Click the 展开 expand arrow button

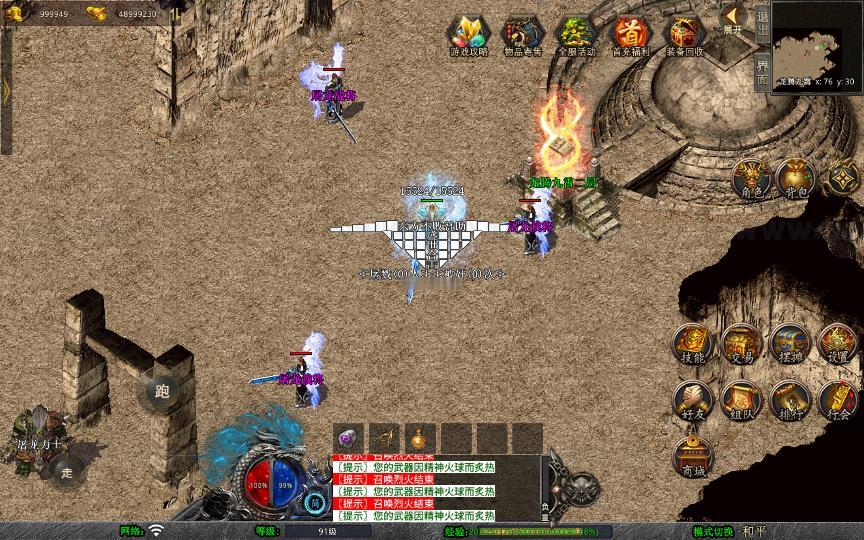(x=733, y=19)
